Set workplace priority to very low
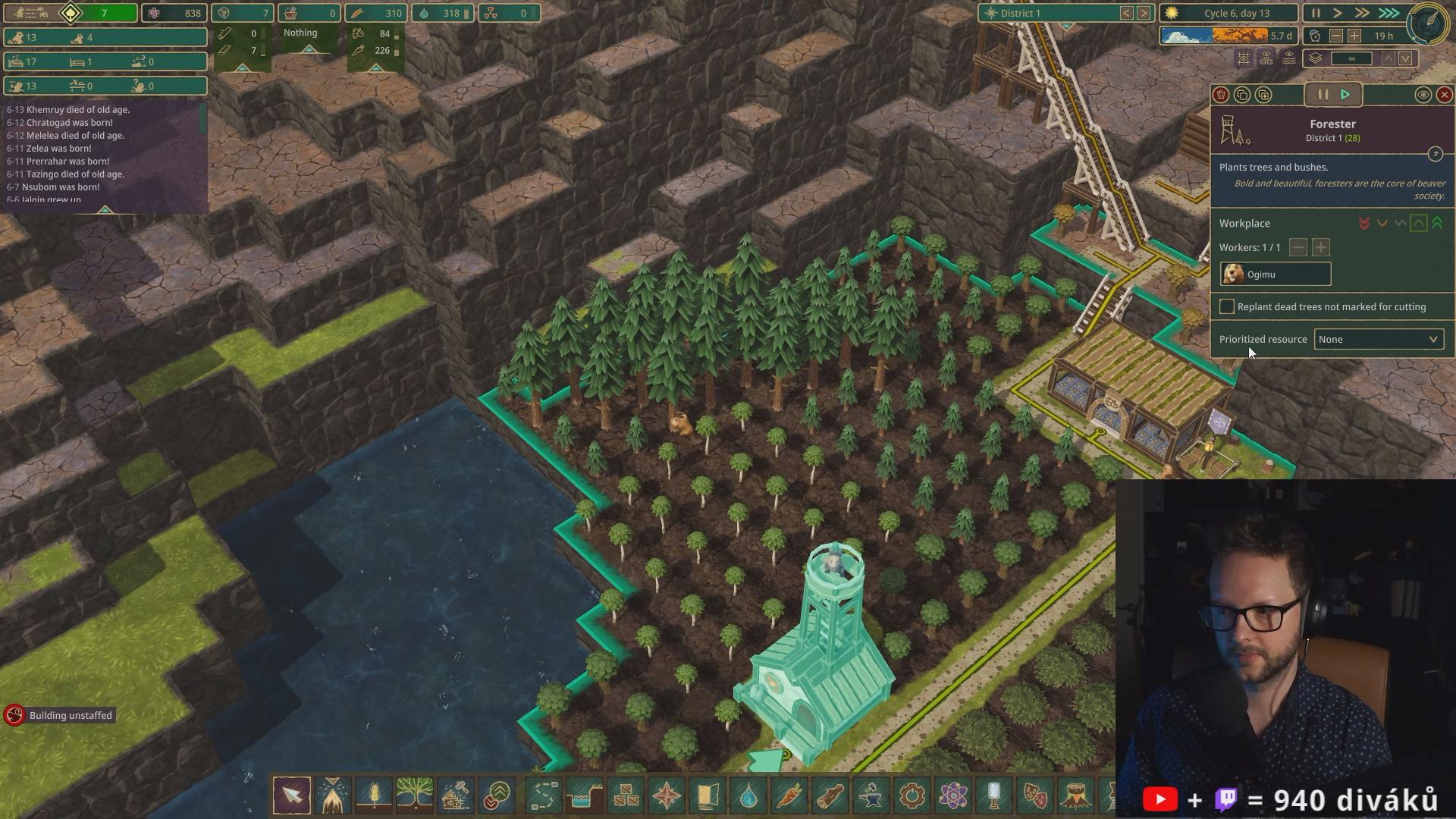 pos(1364,224)
